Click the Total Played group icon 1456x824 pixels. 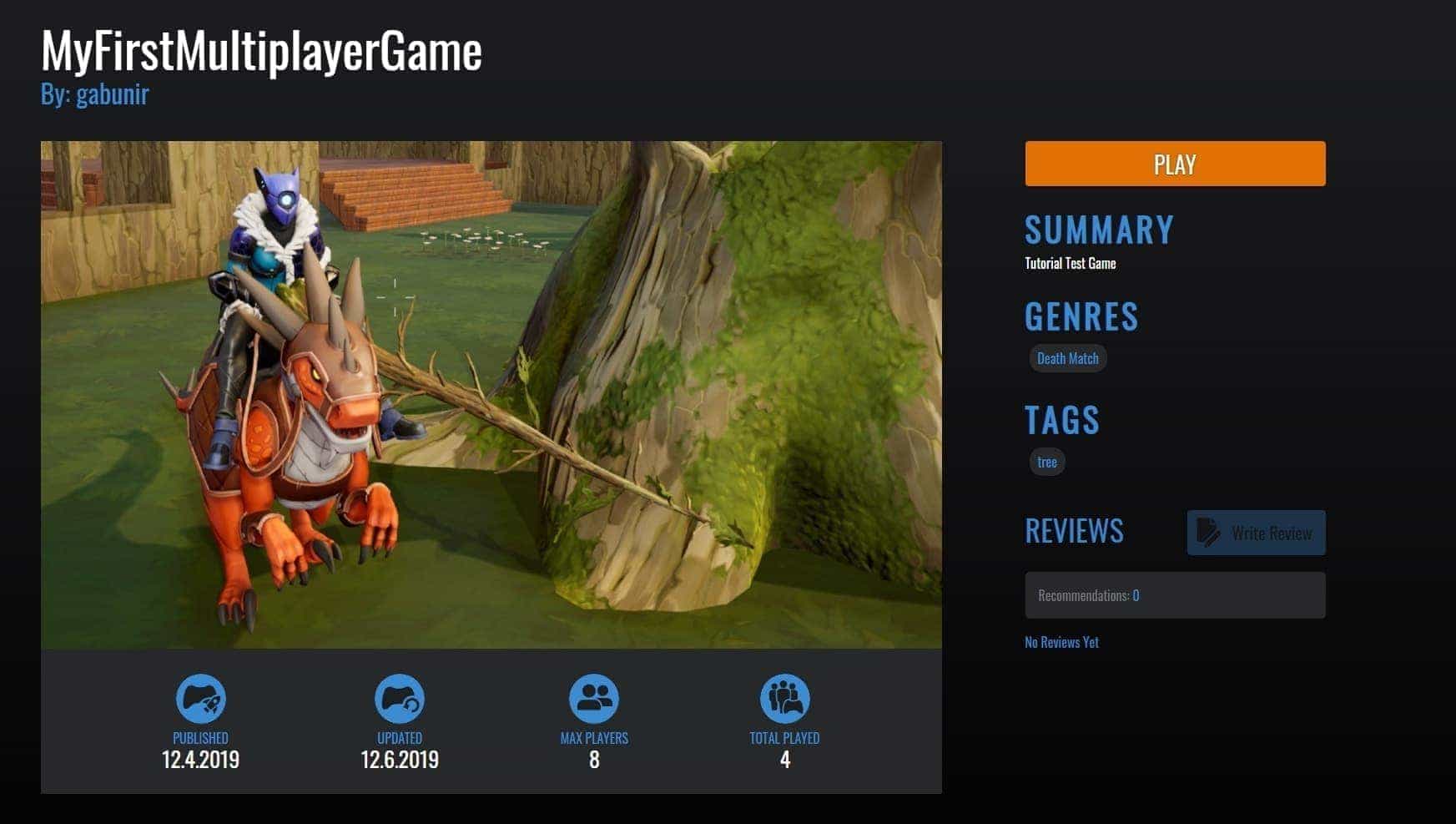click(783, 698)
